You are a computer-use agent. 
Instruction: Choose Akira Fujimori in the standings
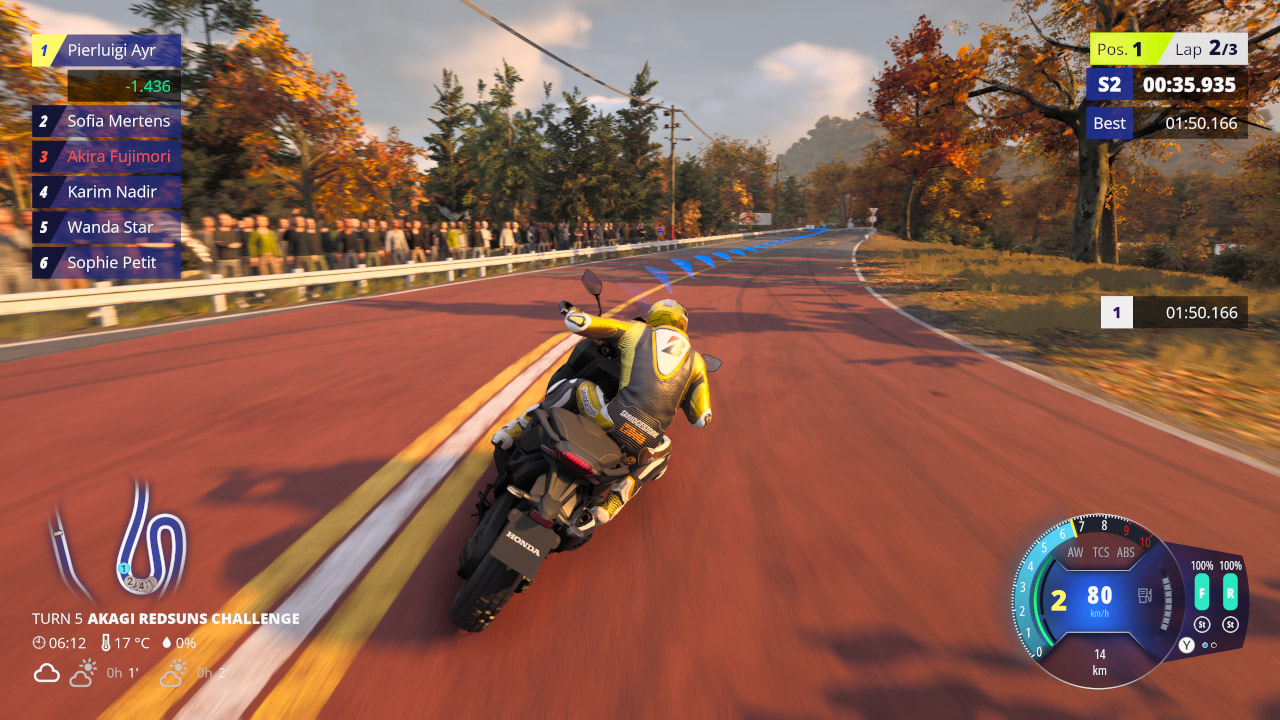click(107, 157)
